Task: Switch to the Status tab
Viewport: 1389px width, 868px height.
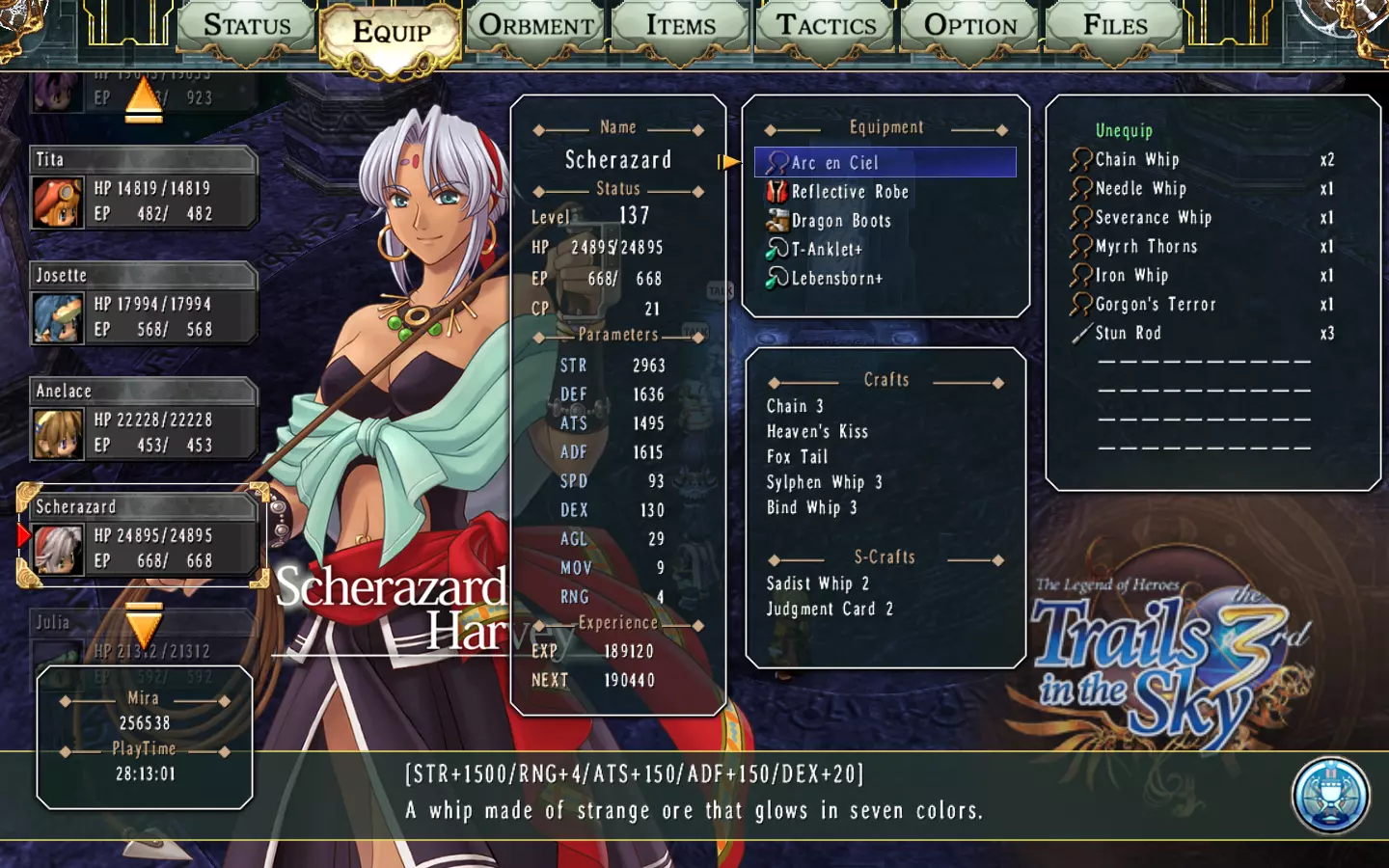Action: (247, 27)
